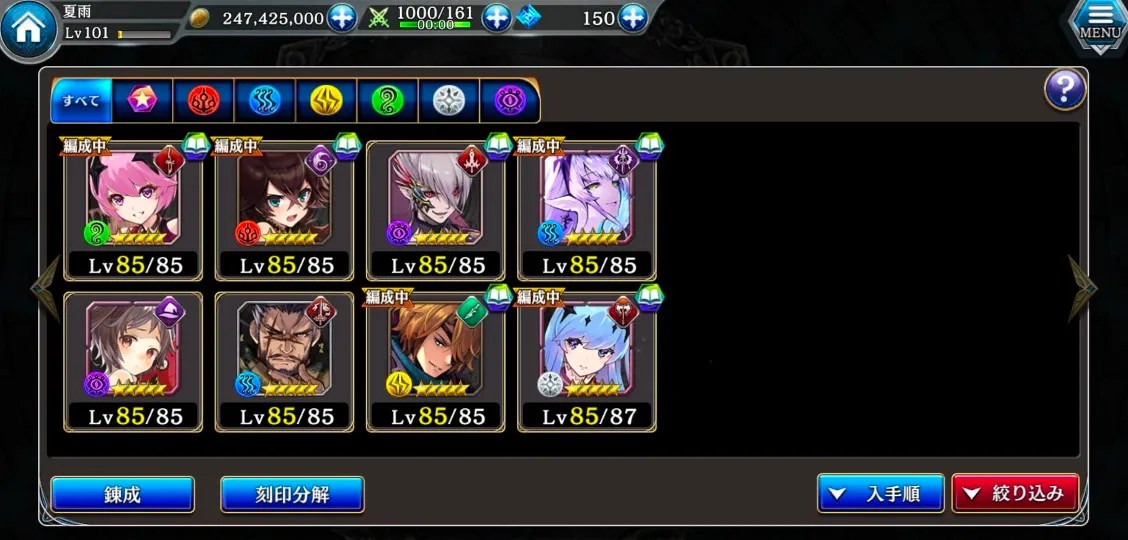
Task: Go to the home screen
Action: tap(28, 29)
